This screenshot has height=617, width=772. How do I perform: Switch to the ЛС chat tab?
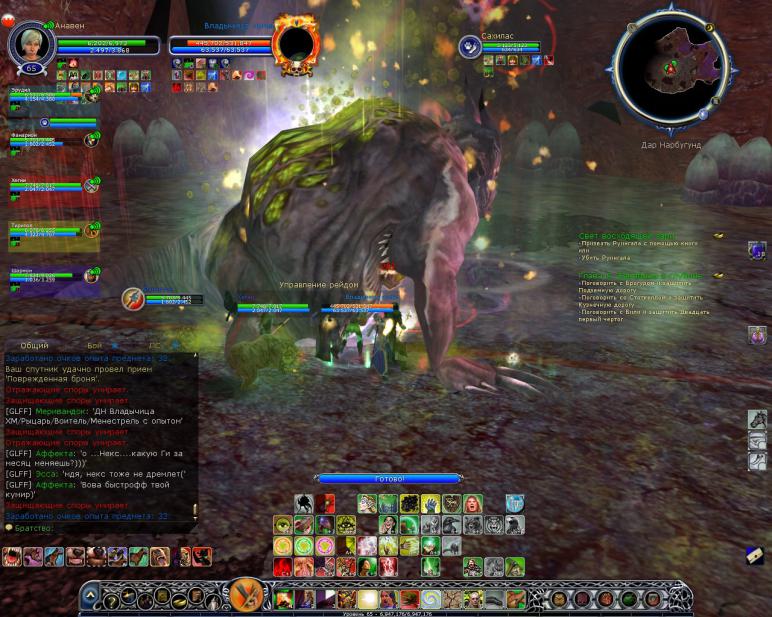154,346
